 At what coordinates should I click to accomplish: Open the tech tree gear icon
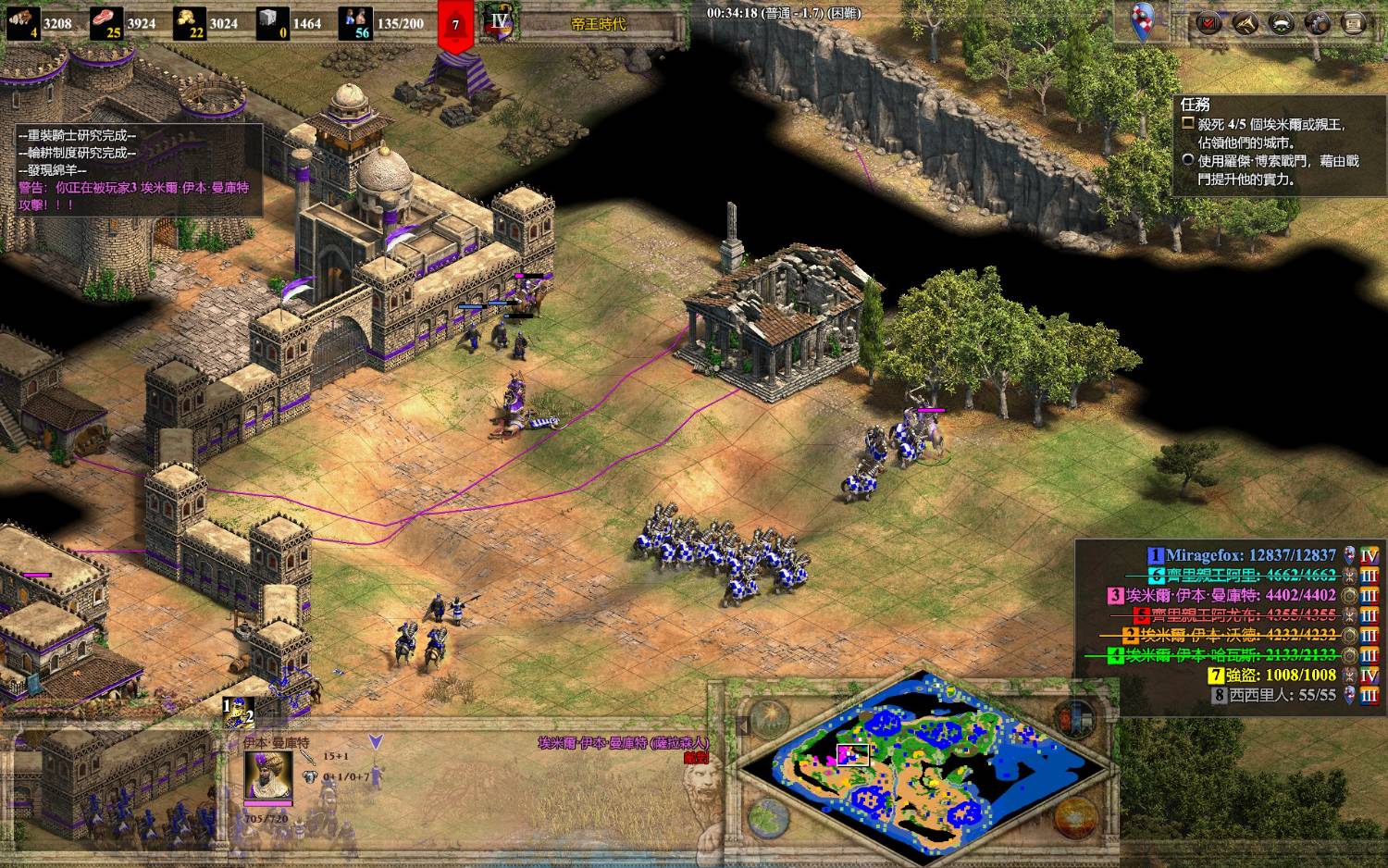1318,23
